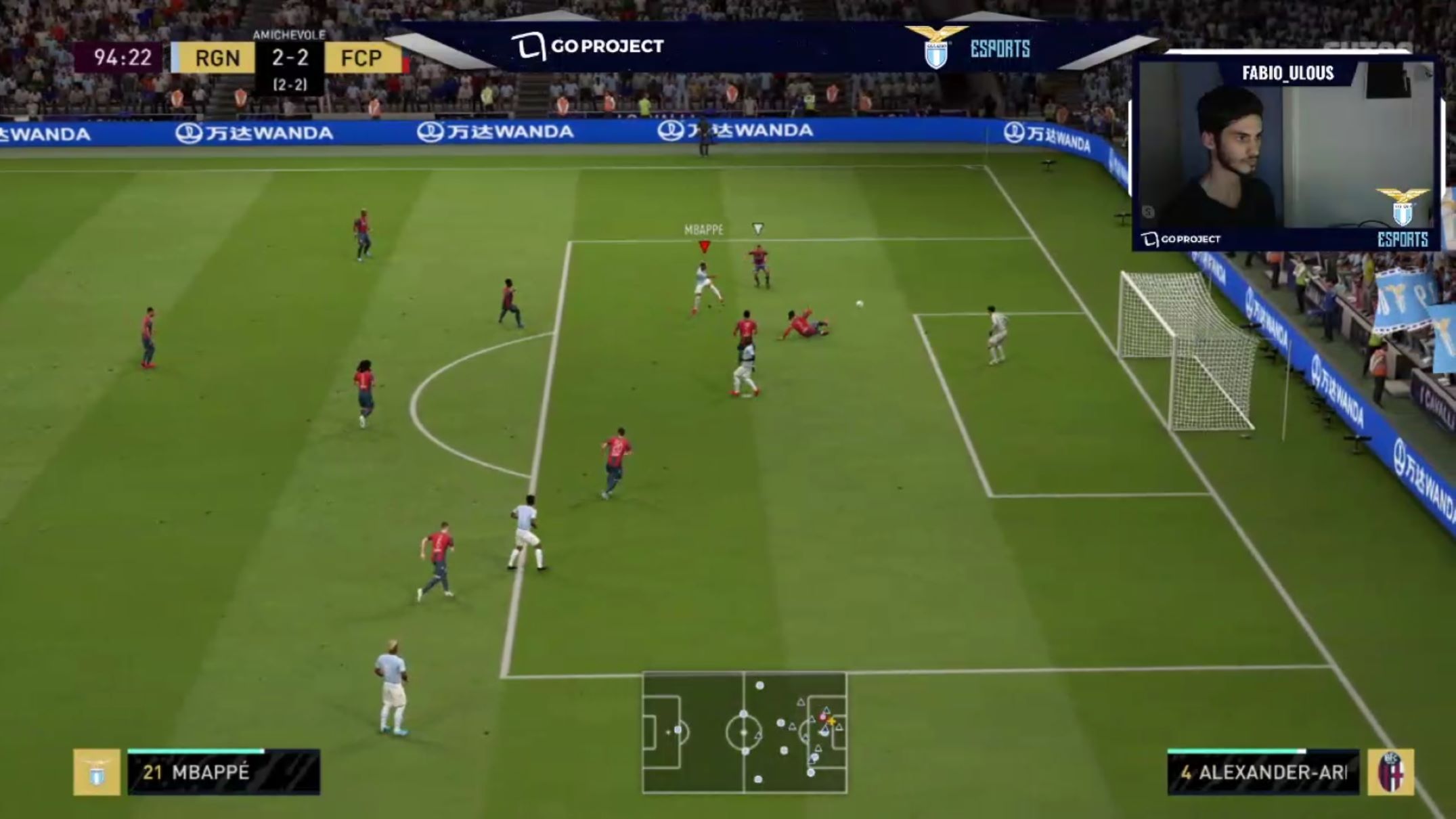Screen dimensions: 1456x819
Task: Click the Bologna crest beside Alexander-Arnold
Action: coord(1390,772)
